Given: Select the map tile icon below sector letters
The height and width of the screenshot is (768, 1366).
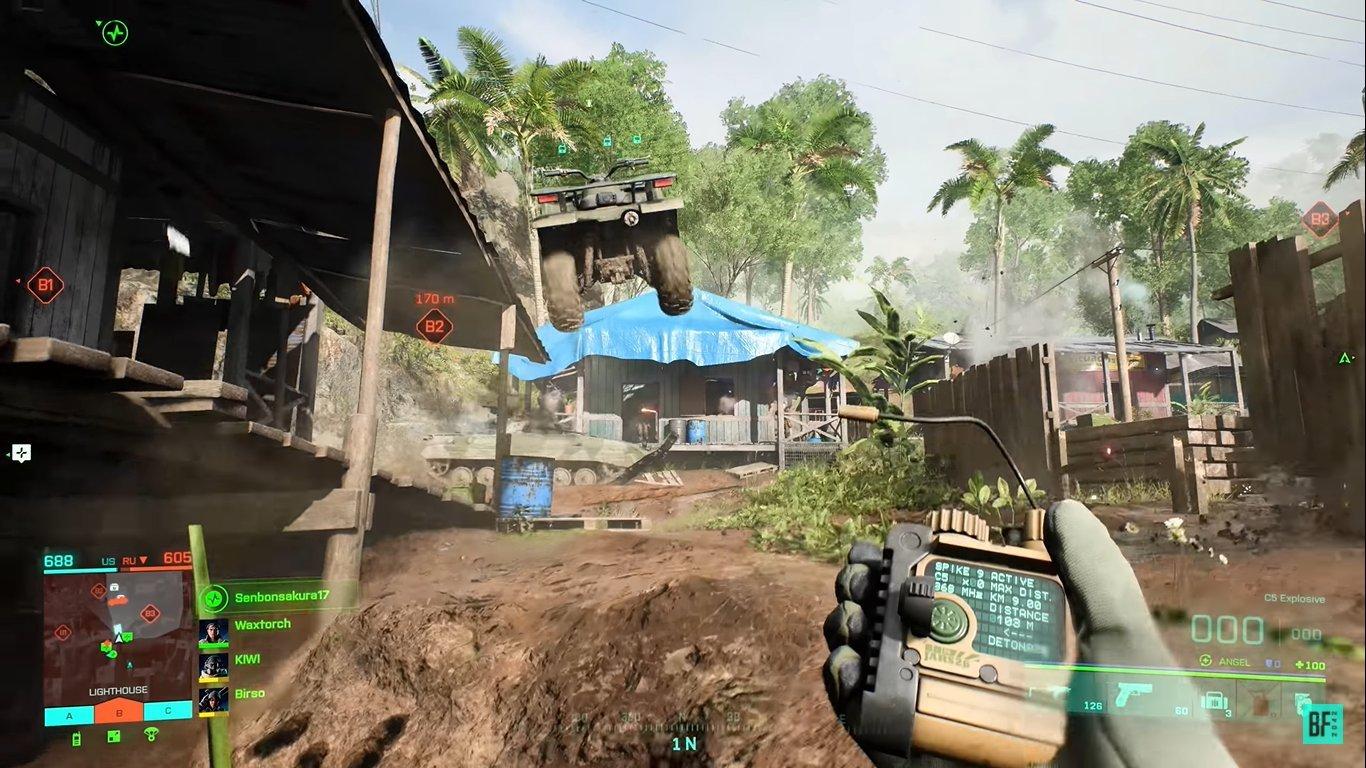Looking at the screenshot, I should point(113,736).
